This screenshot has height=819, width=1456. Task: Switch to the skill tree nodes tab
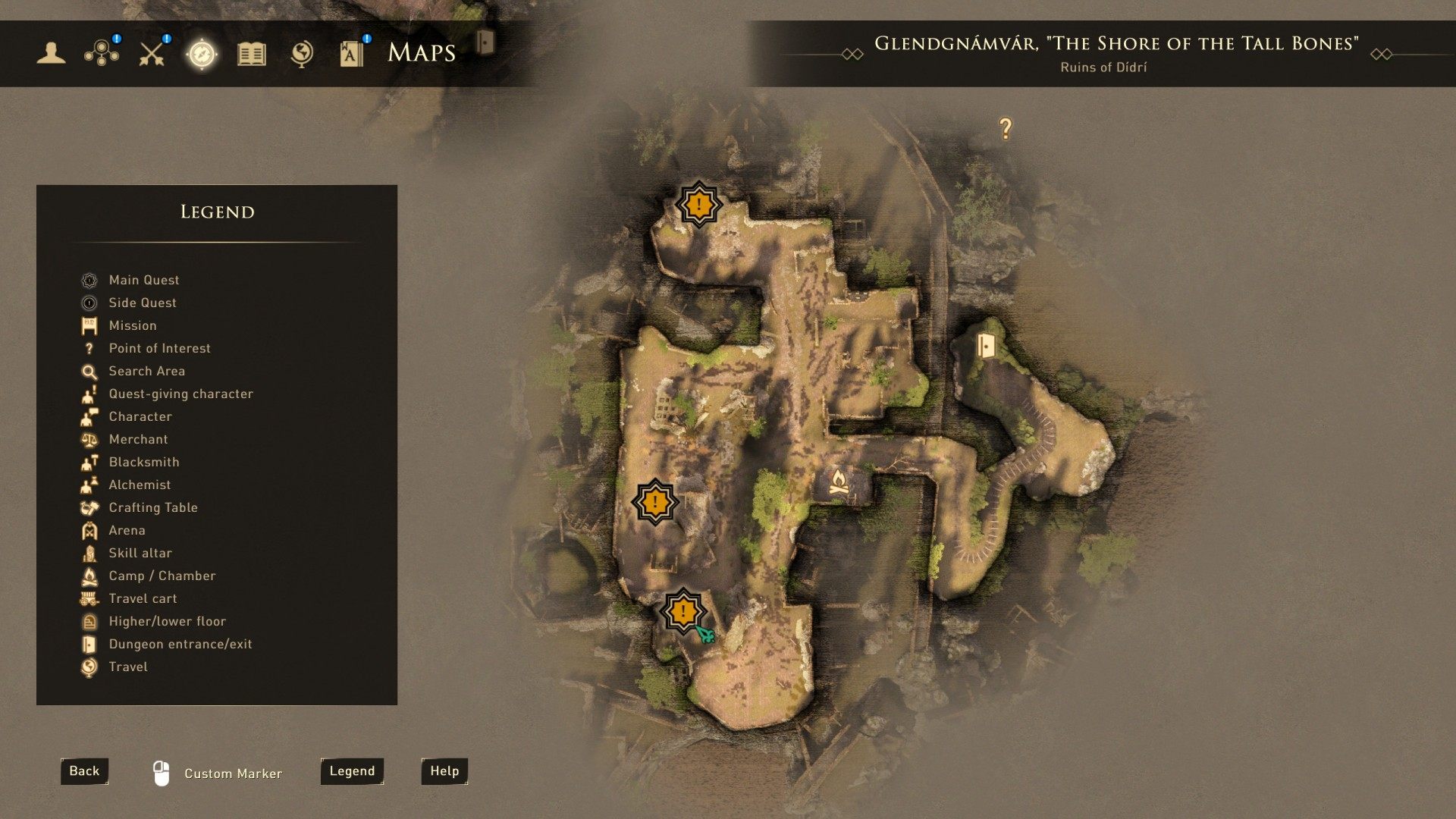point(102,53)
